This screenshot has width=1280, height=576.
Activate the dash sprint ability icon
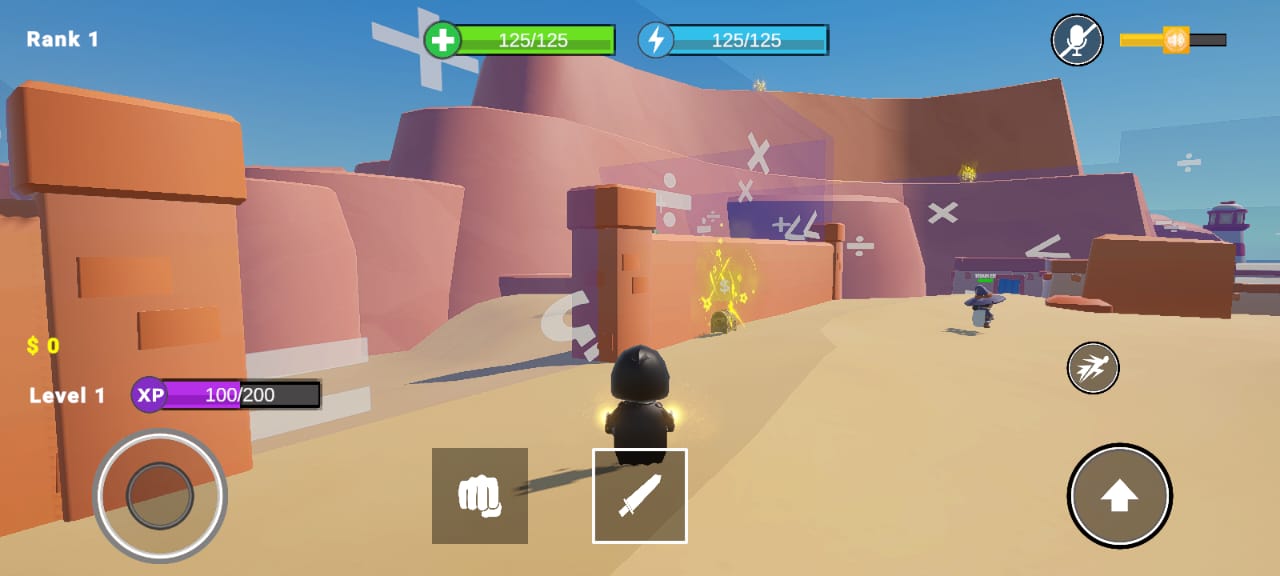pyautogui.click(x=1093, y=368)
